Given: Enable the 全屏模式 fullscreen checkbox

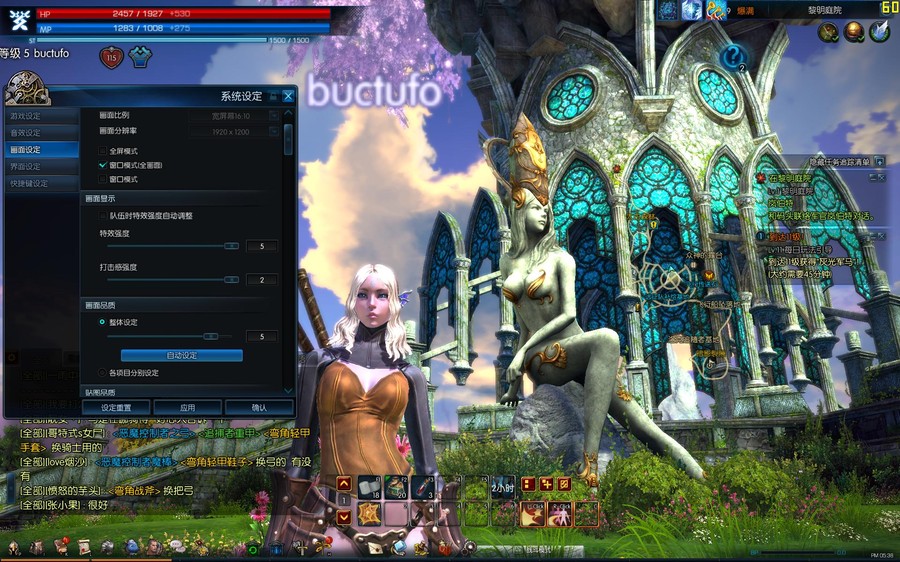Looking at the screenshot, I should tap(103, 150).
